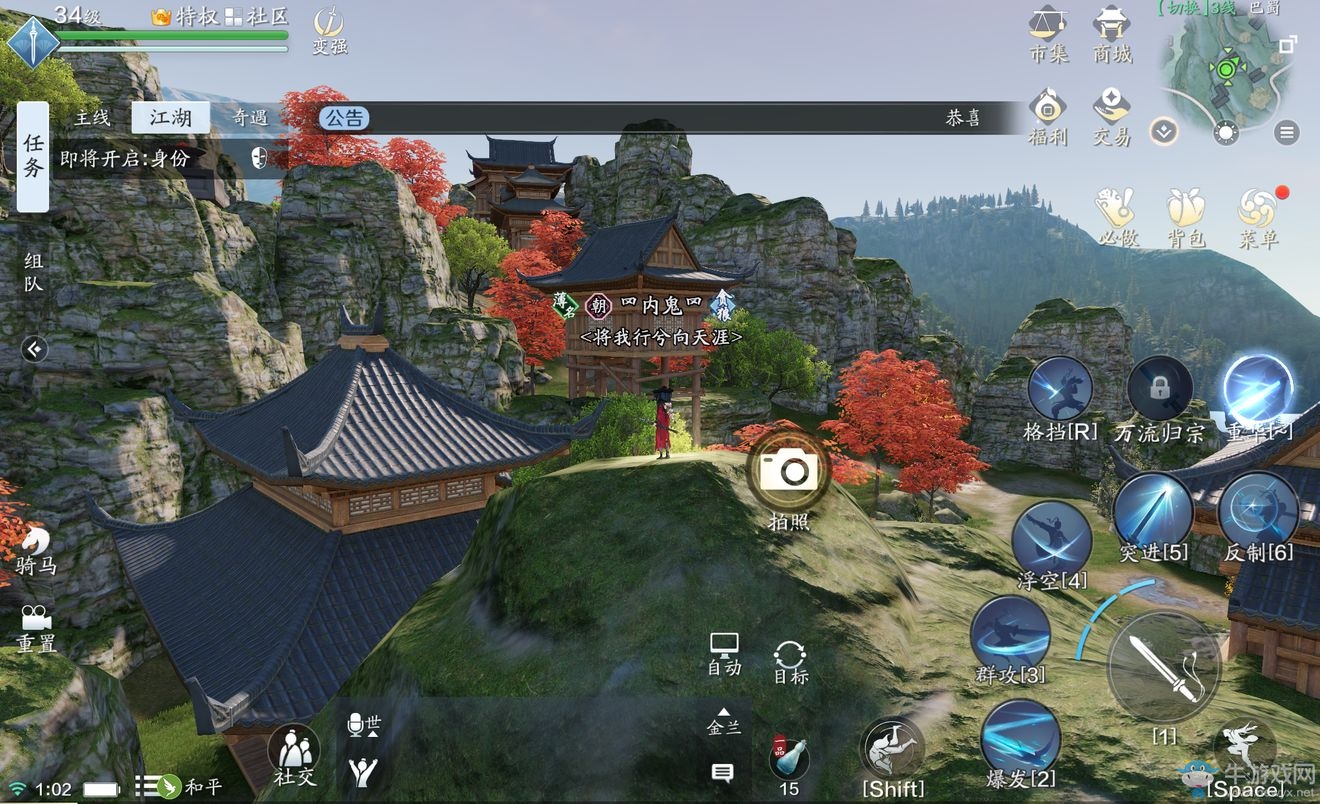
Task: Activate the 群攻 area attack skill
Action: click(1010, 633)
